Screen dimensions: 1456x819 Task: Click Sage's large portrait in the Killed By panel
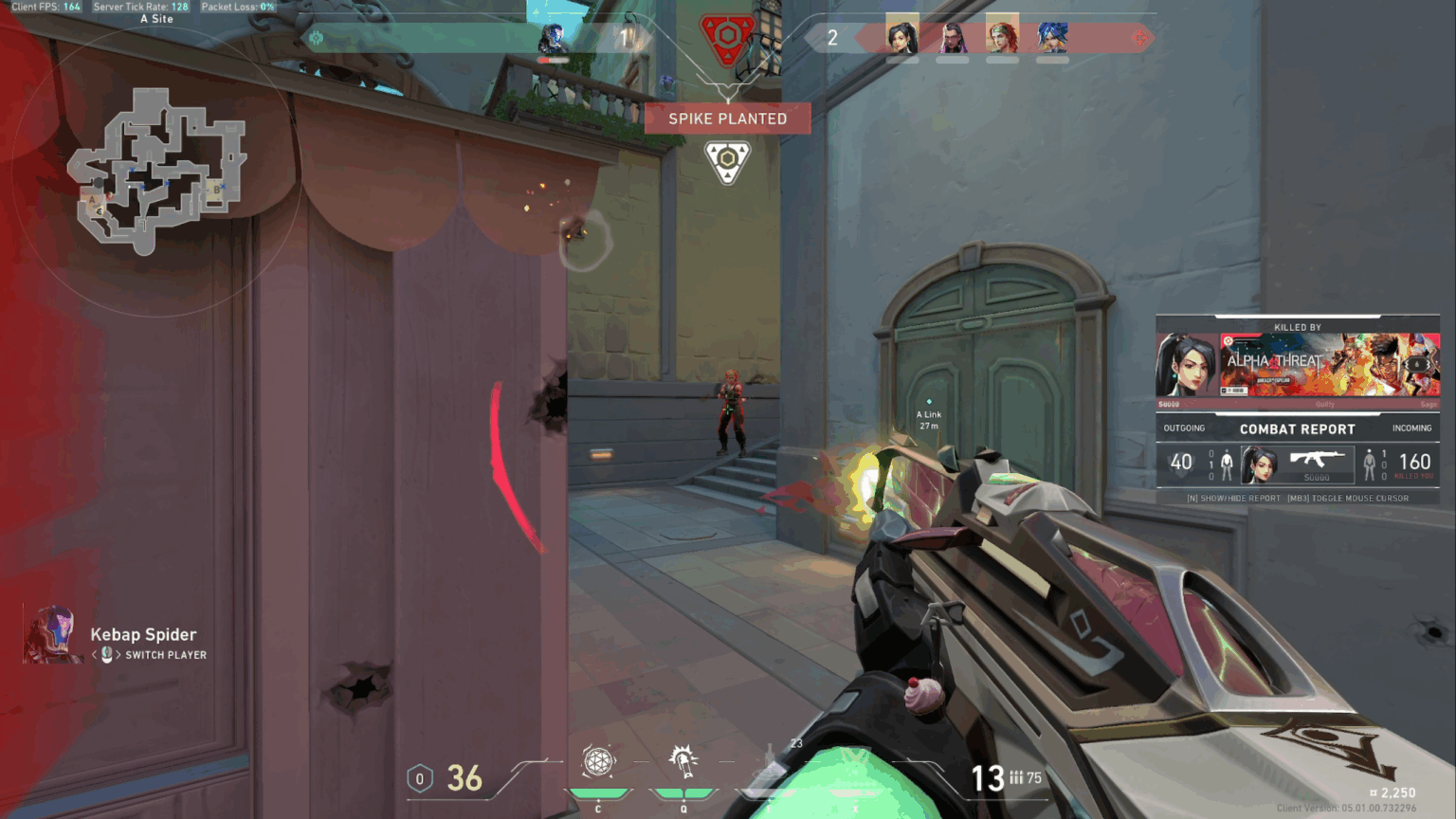[x=1186, y=365]
